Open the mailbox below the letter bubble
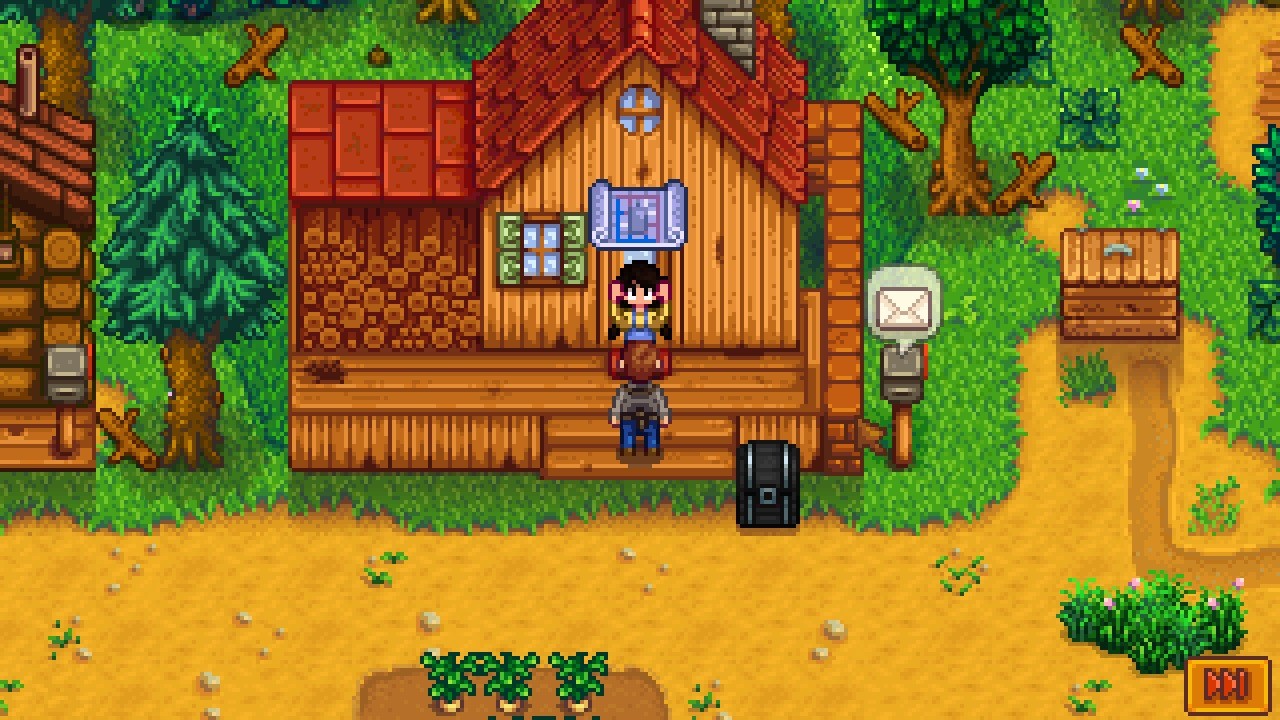The height and width of the screenshot is (720, 1280). tap(898, 375)
